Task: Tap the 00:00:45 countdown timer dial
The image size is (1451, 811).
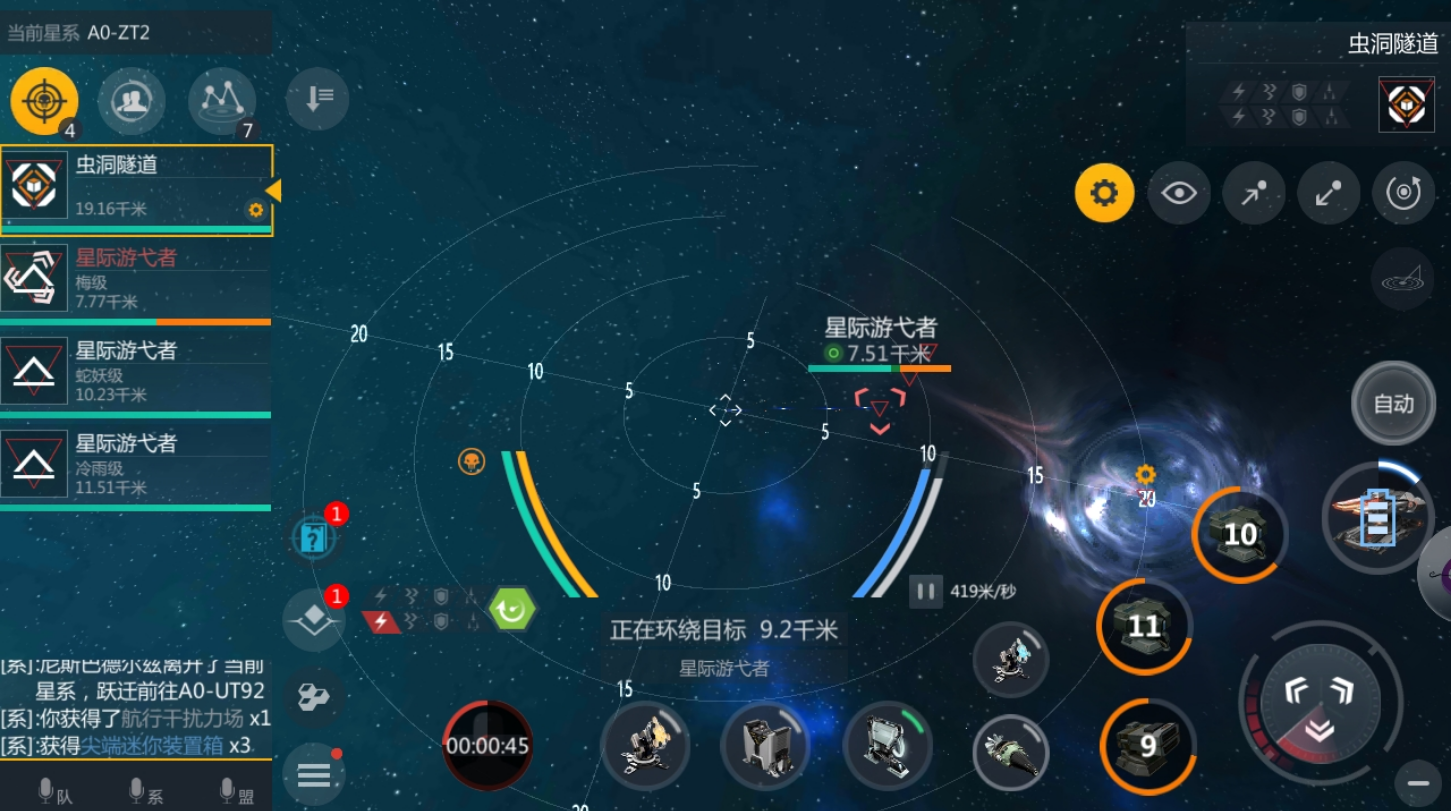Action: click(x=487, y=746)
